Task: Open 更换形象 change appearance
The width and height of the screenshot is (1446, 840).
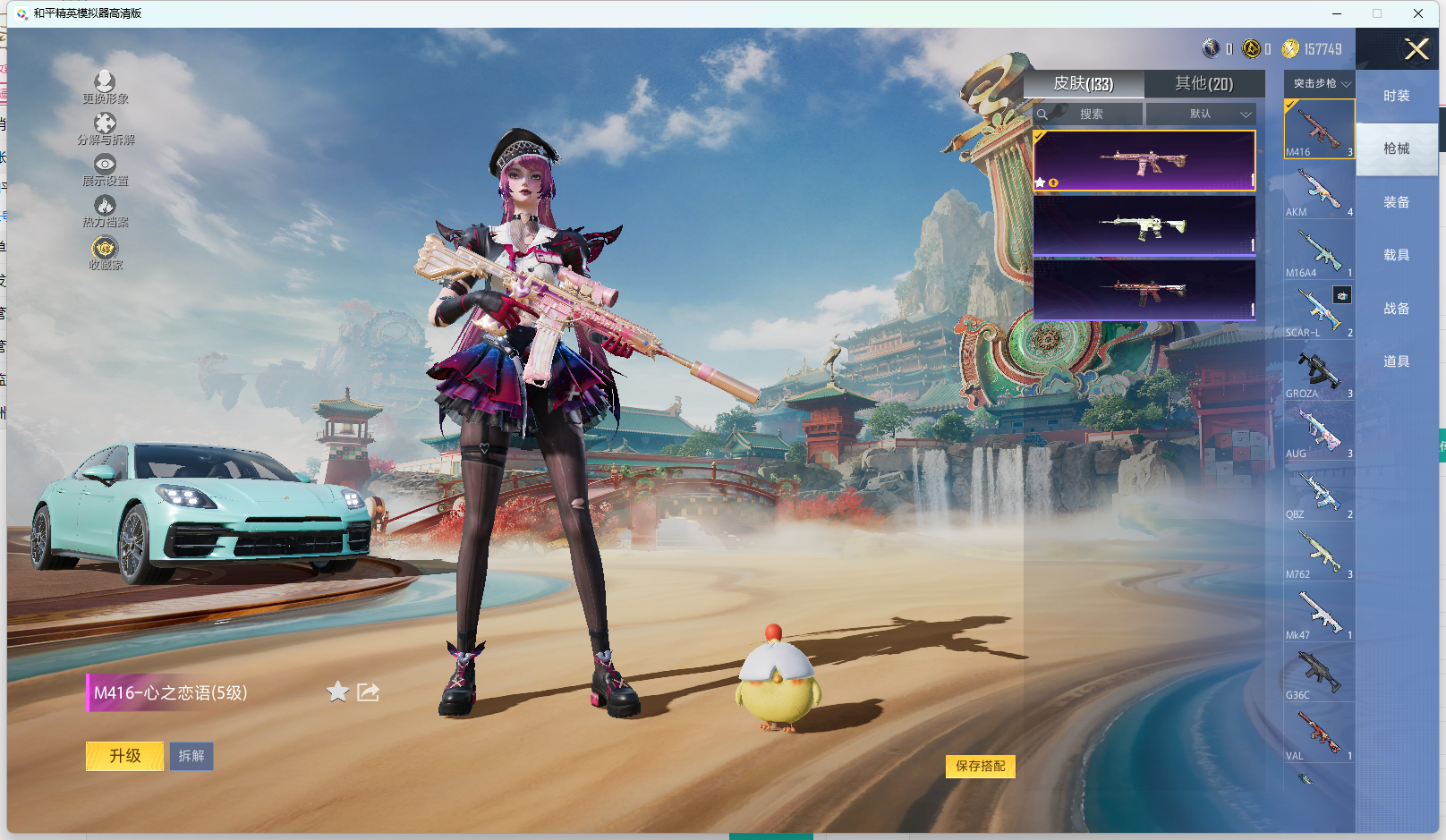Action: coord(105,87)
